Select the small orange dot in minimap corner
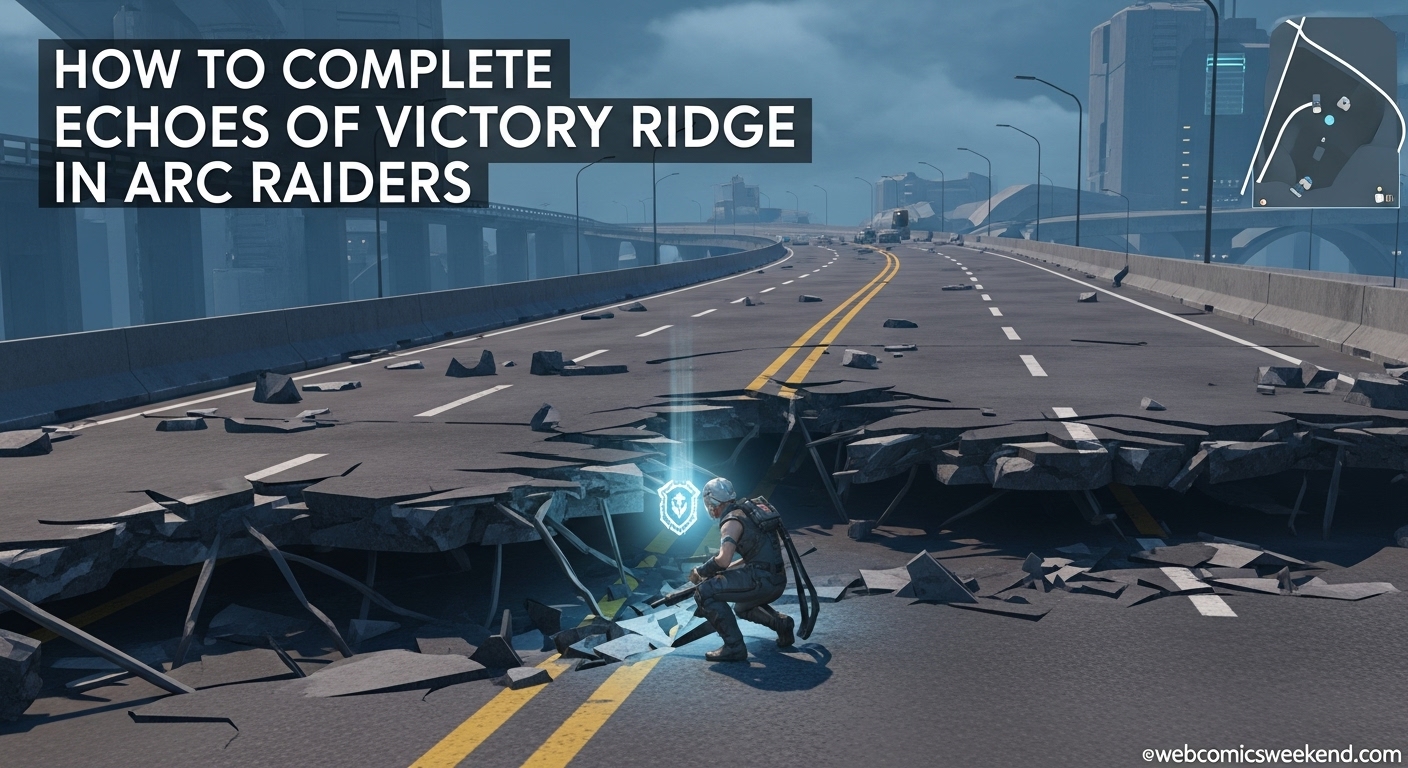The image size is (1408, 768). (1262, 201)
